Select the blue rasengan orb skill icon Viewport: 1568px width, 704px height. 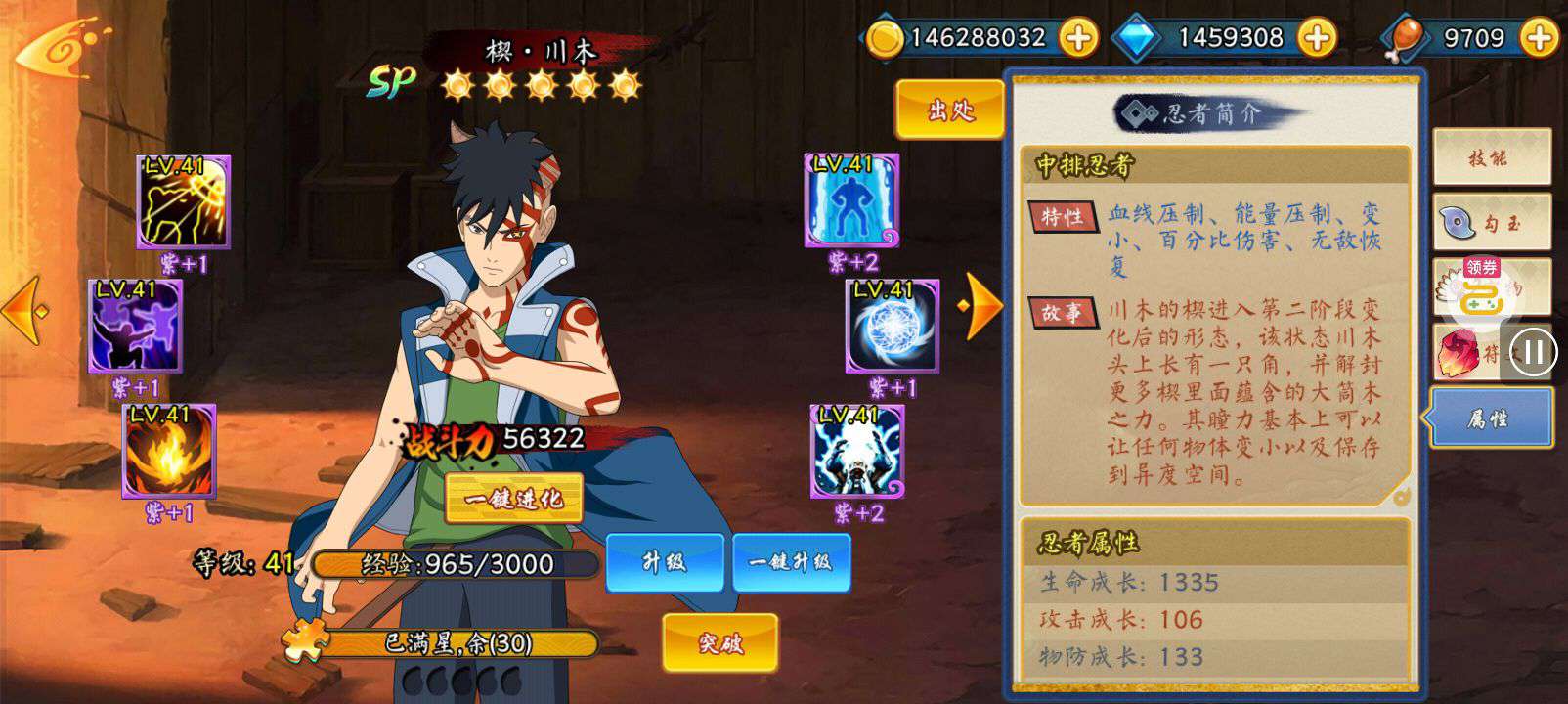pos(892,326)
